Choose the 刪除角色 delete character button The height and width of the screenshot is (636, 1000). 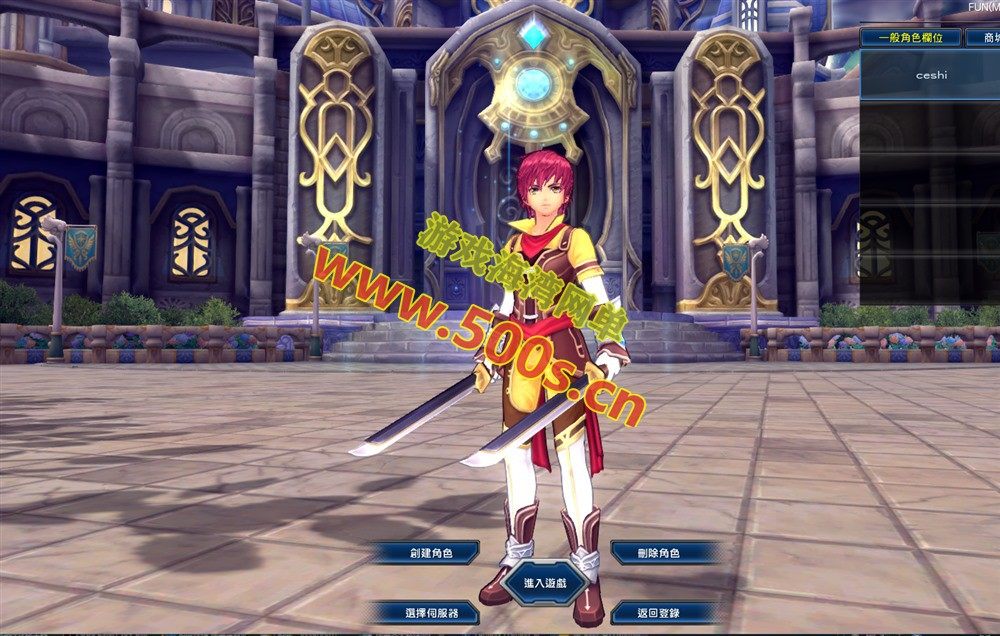658,552
